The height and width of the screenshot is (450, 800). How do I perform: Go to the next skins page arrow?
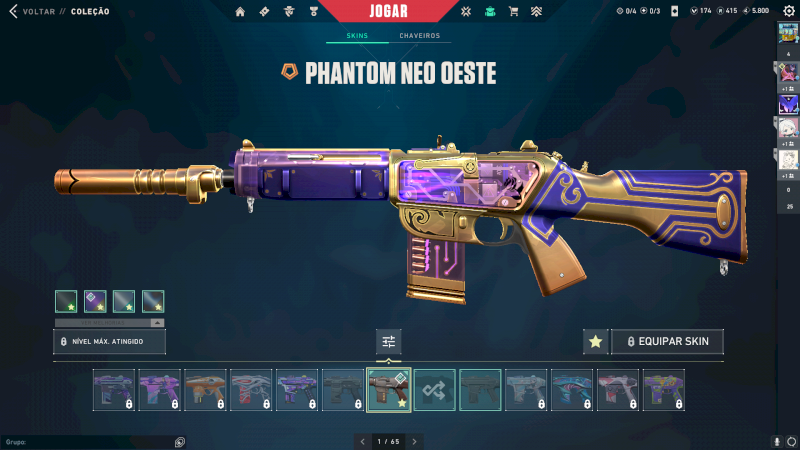click(x=414, y=441)
